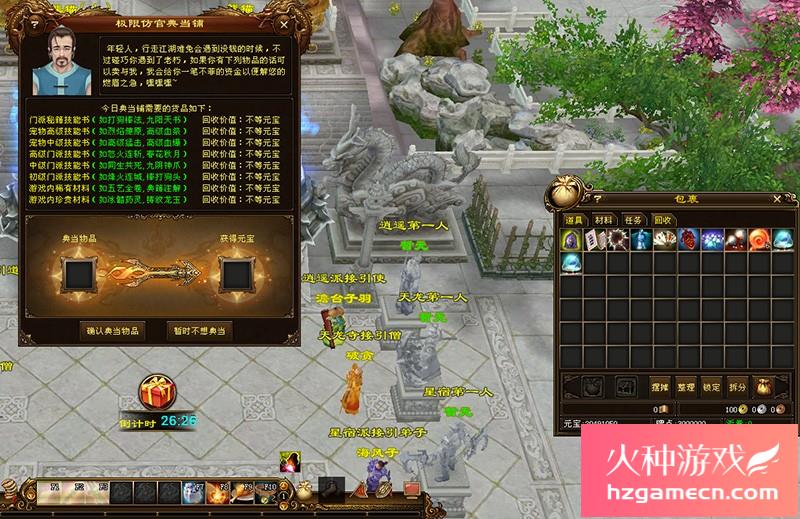800x519 pixels.
Task: Open the bag icon on bottom bar
Action: coord(303,490)
